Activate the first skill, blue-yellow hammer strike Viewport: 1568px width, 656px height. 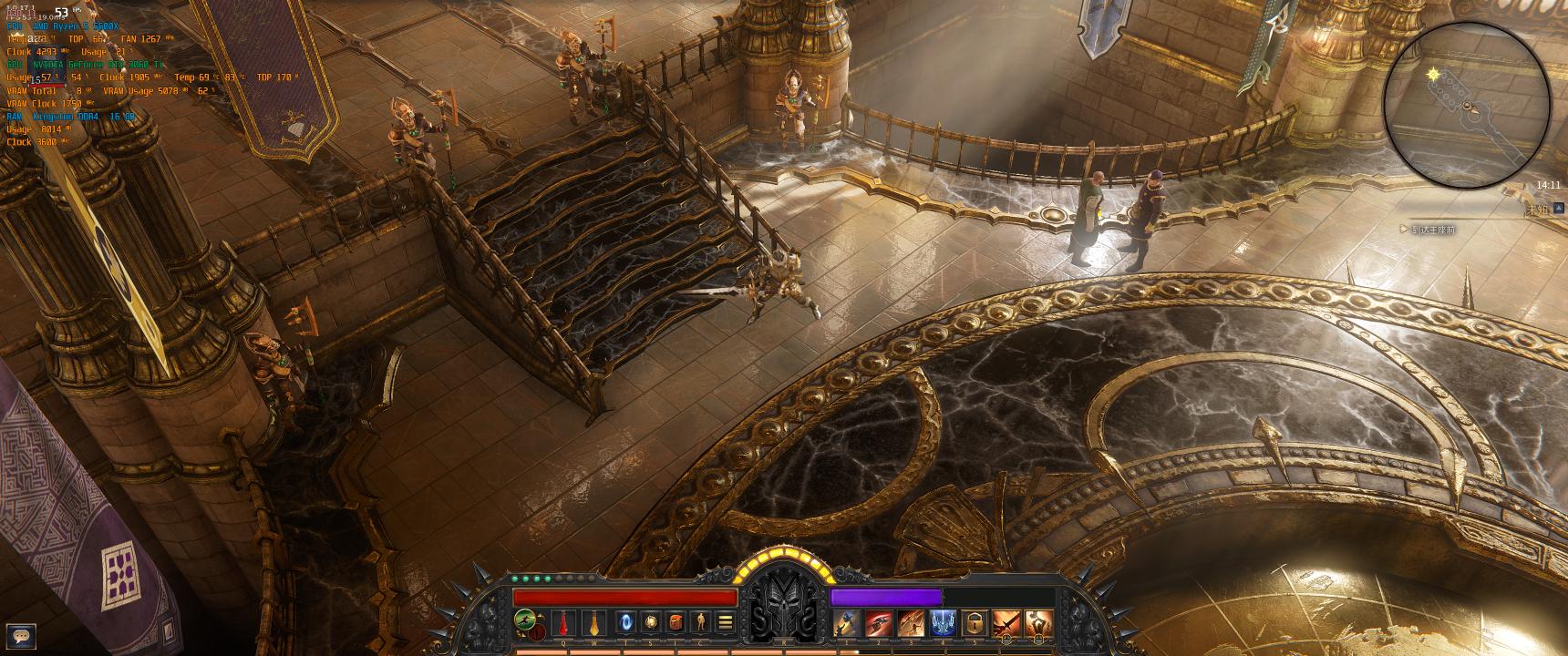point(847,622)
